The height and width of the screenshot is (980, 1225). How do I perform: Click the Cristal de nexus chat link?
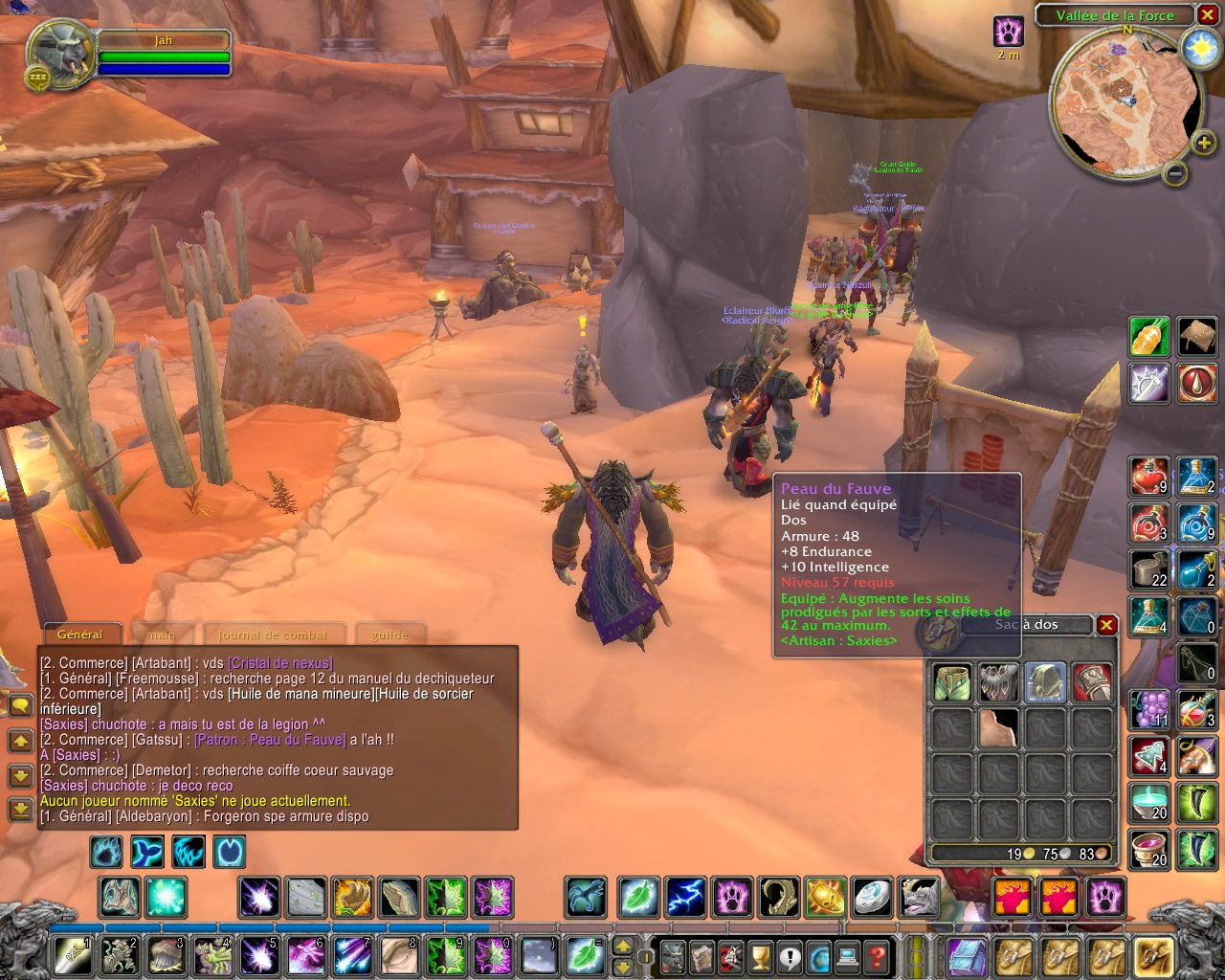point(280,663)
